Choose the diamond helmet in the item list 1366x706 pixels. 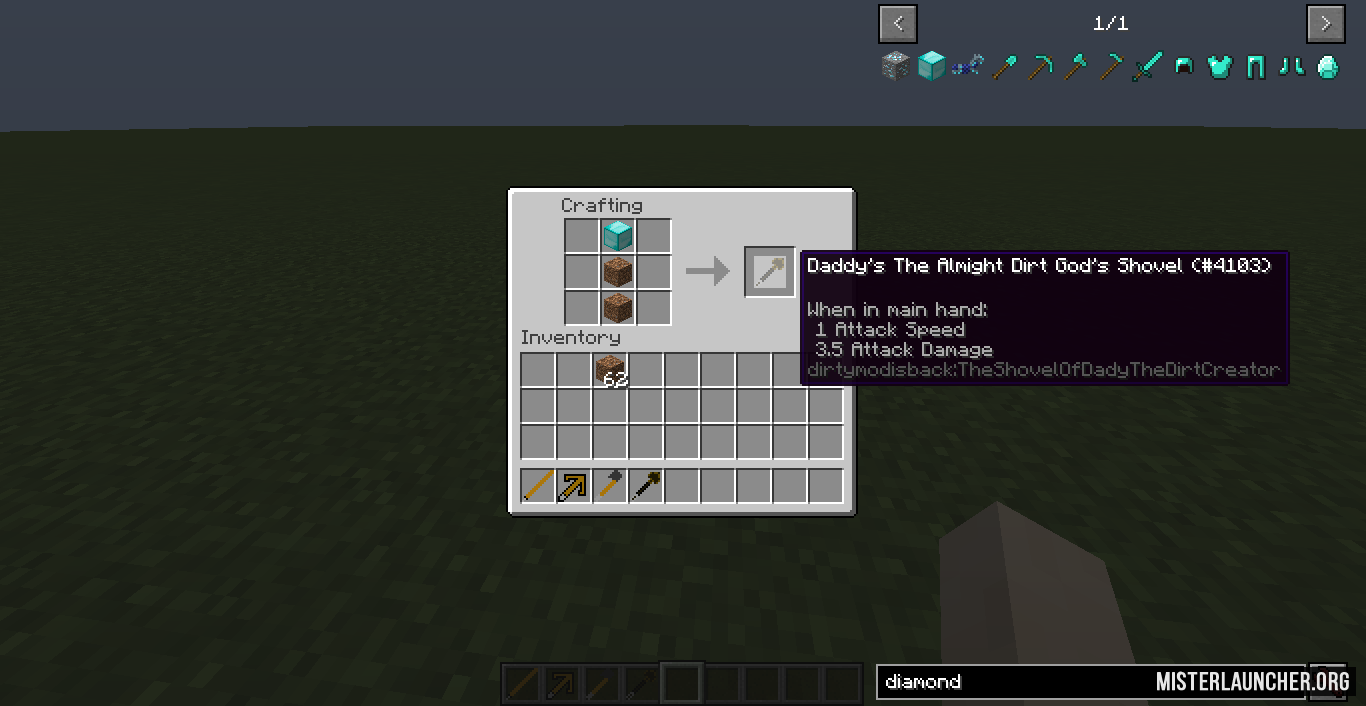tap(1183, 67)
